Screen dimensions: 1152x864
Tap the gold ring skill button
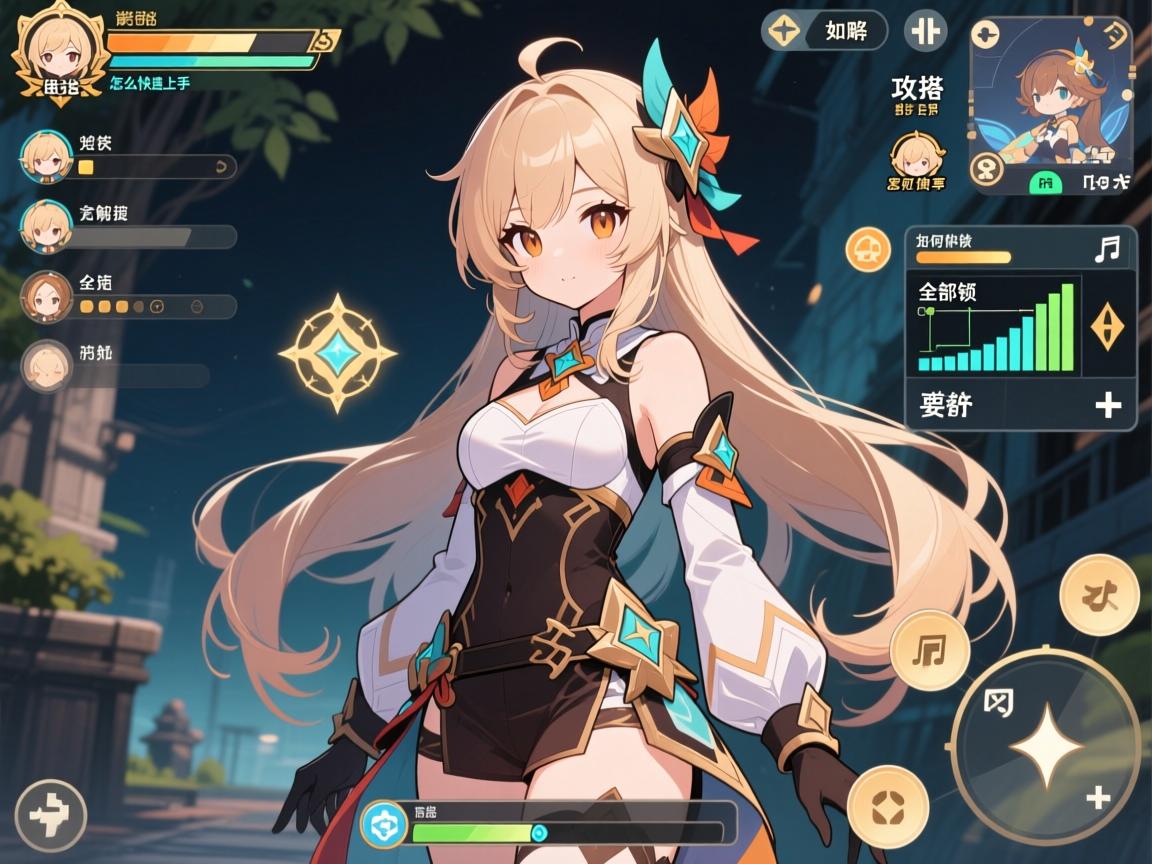[x=888, y=805]
